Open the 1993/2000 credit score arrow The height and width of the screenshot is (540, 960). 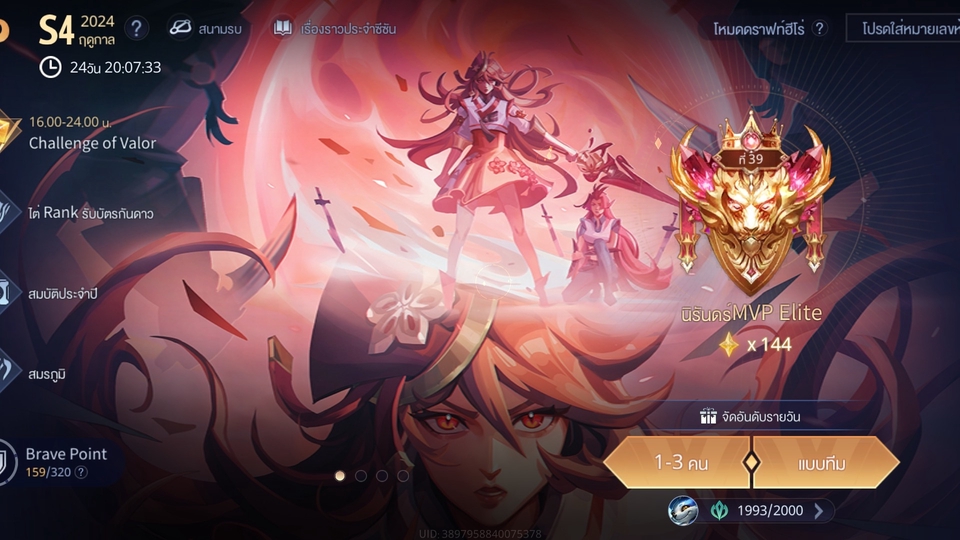click(x=819, y=511)
